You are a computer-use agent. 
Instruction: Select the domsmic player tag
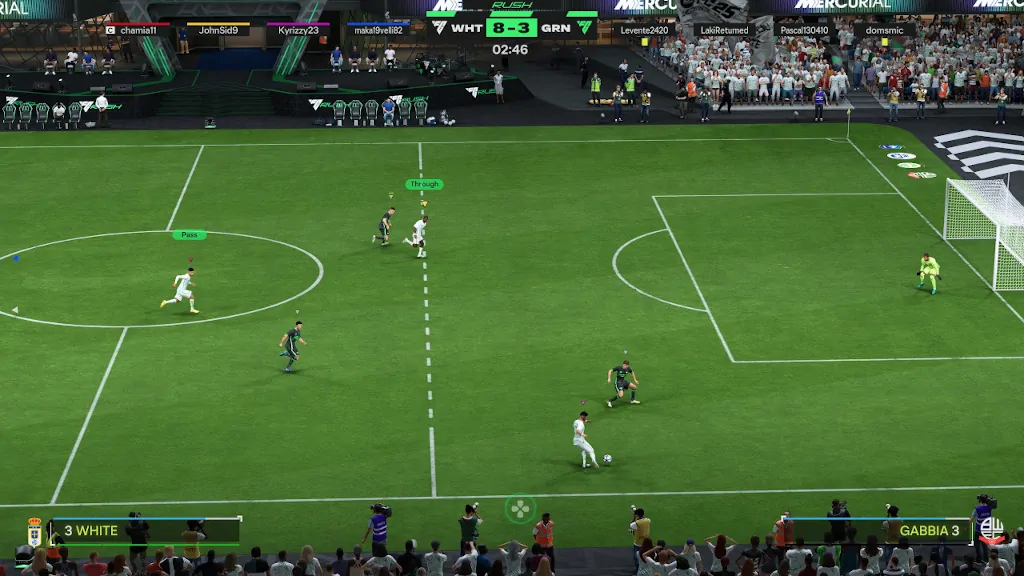click(x=884, y=30)
